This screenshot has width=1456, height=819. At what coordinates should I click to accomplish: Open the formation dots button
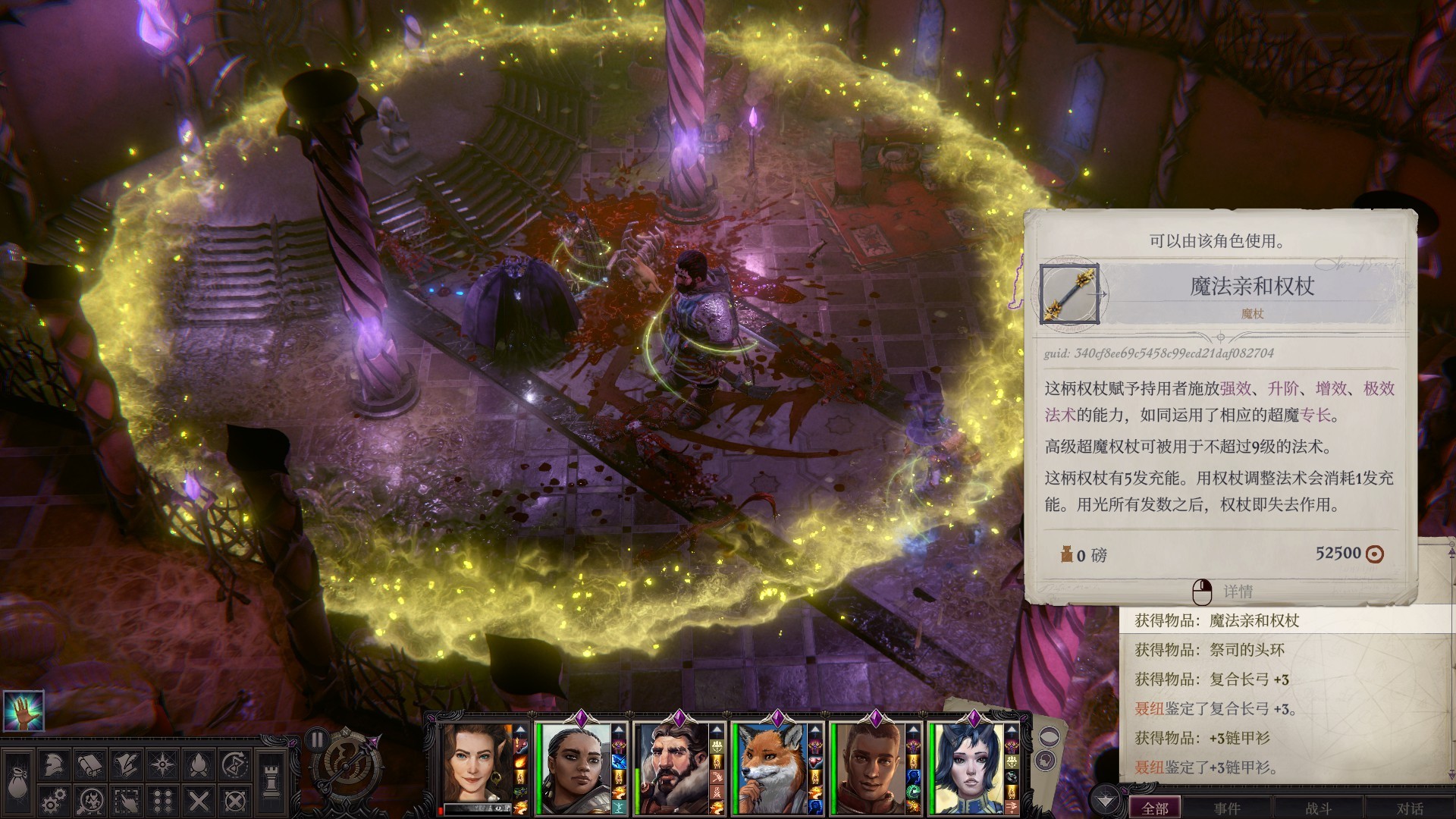(162, 801)
